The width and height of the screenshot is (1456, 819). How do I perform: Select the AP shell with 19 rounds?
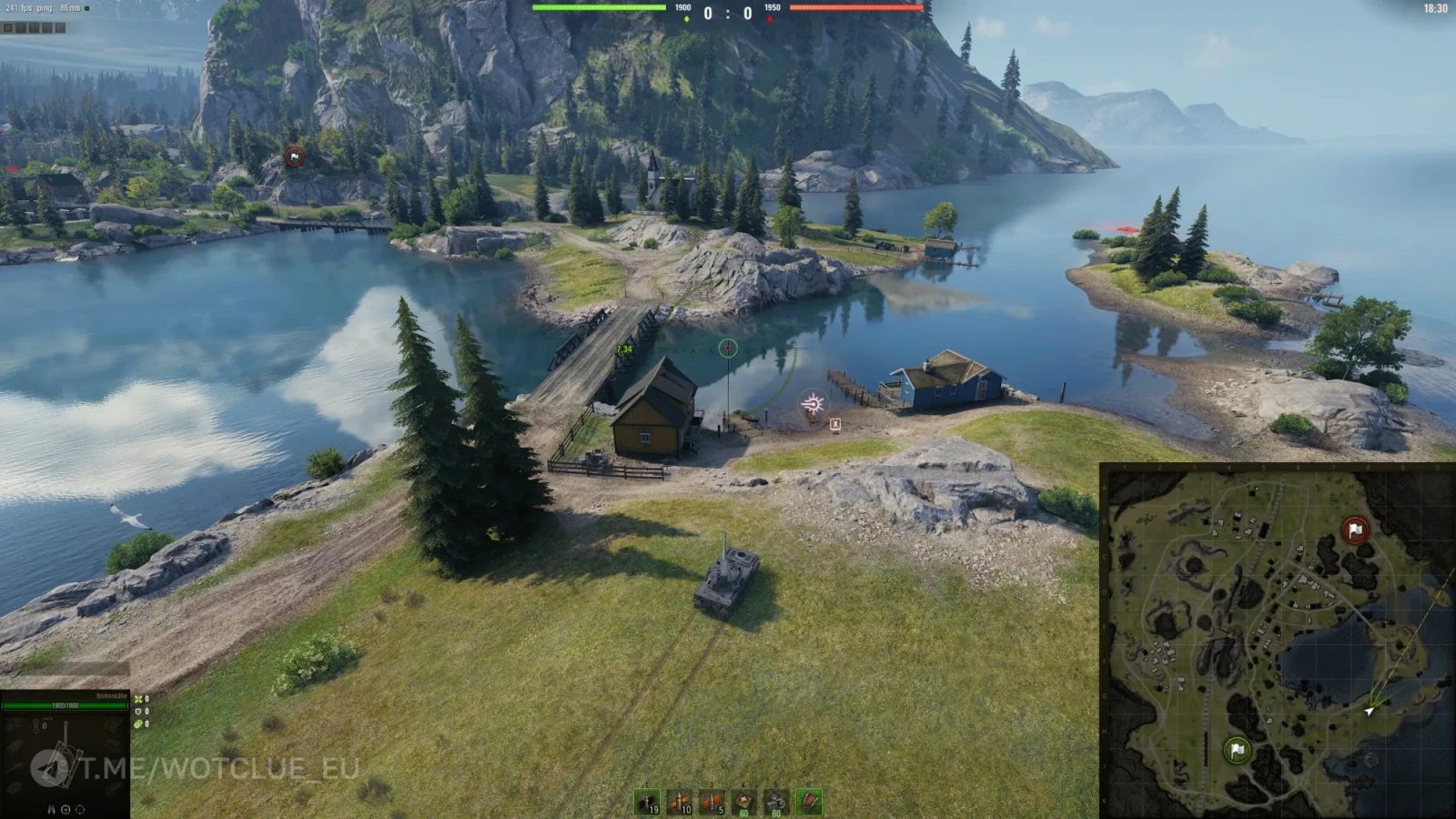pos(647,802)
